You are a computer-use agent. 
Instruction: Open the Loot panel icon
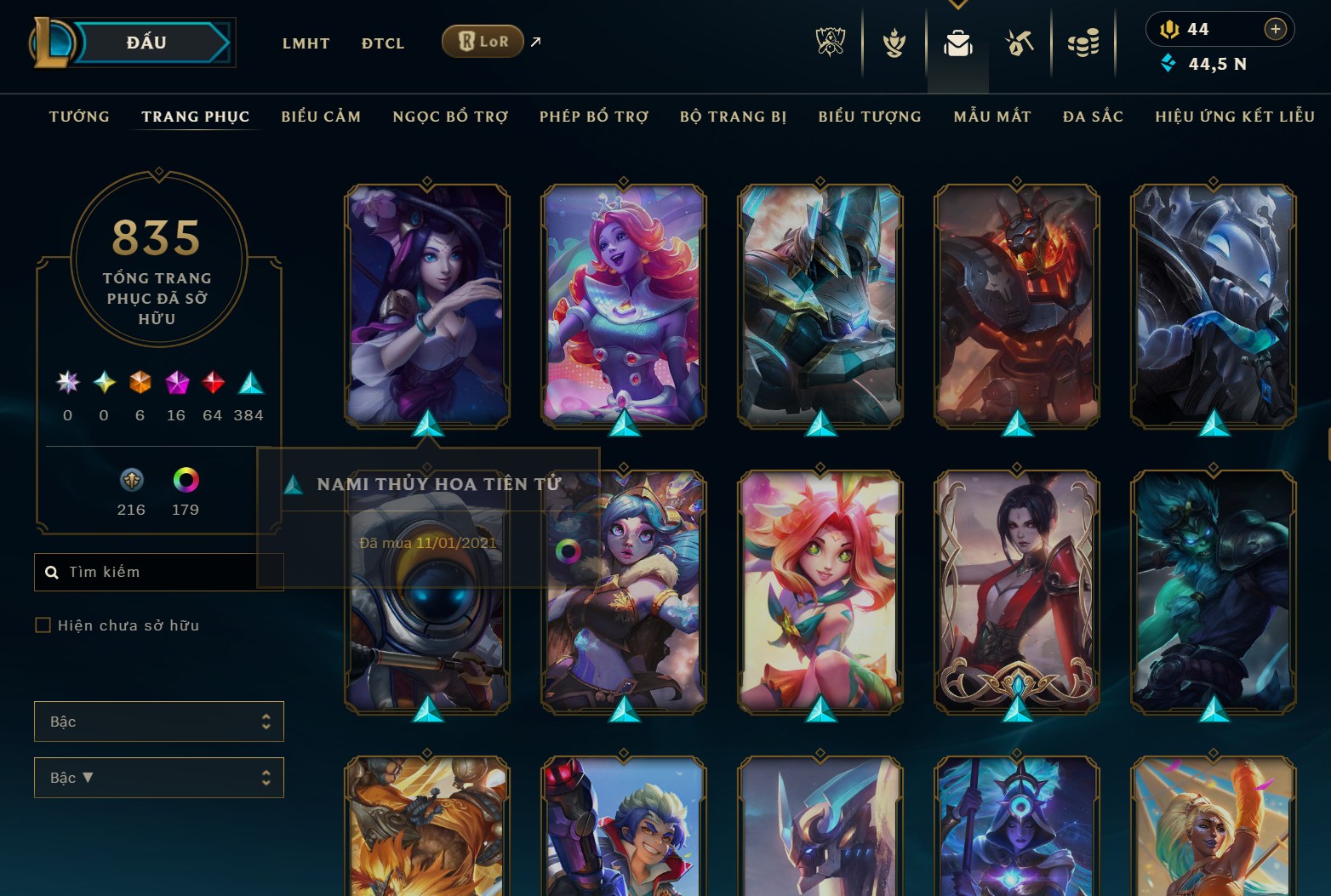(x=1020, y=43)
